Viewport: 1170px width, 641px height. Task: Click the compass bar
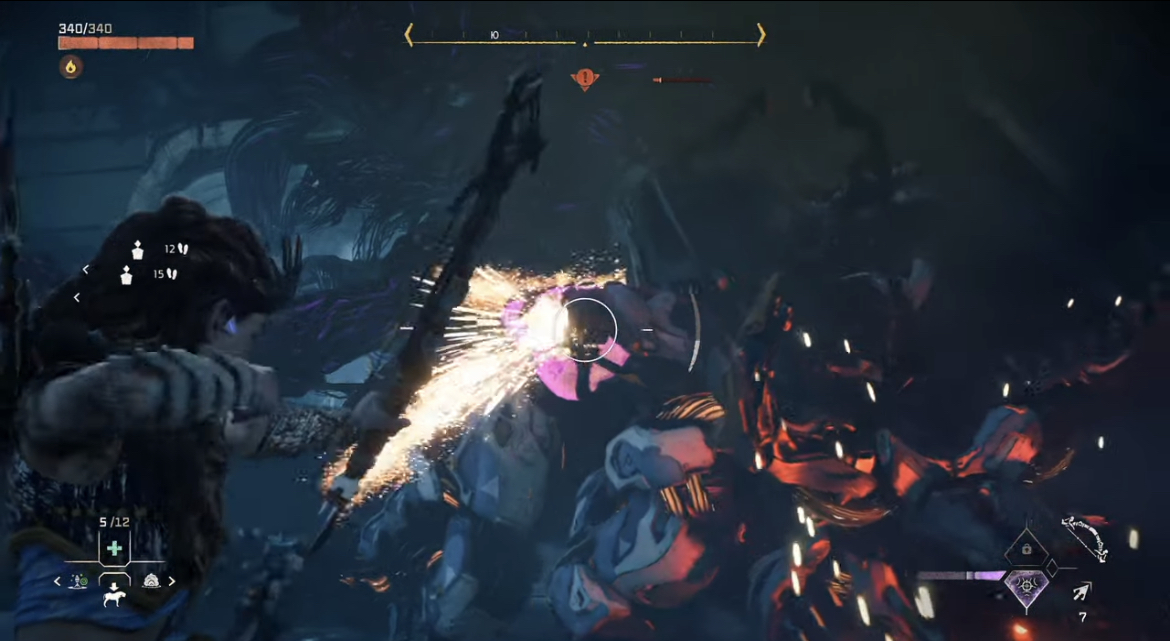tap(585, 36)
